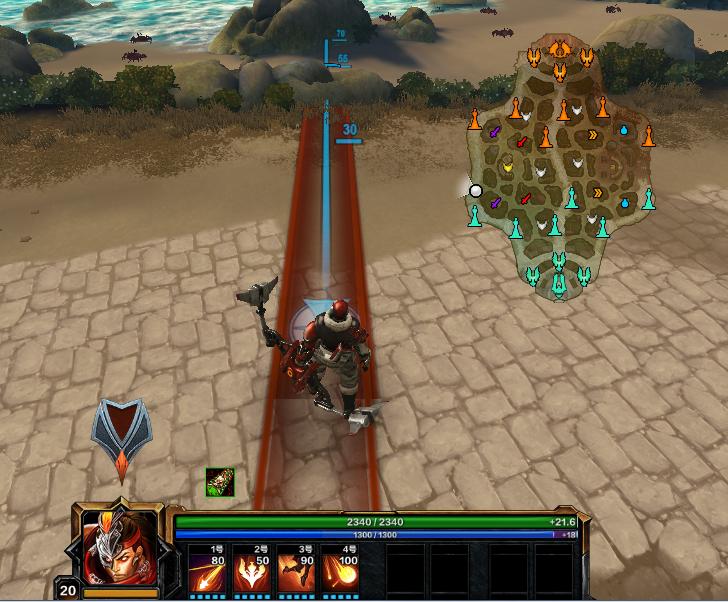Cast the ultimate ability costing 100 mana
The height and width of the screenshot is (602, 728).
tap(342, 570)
